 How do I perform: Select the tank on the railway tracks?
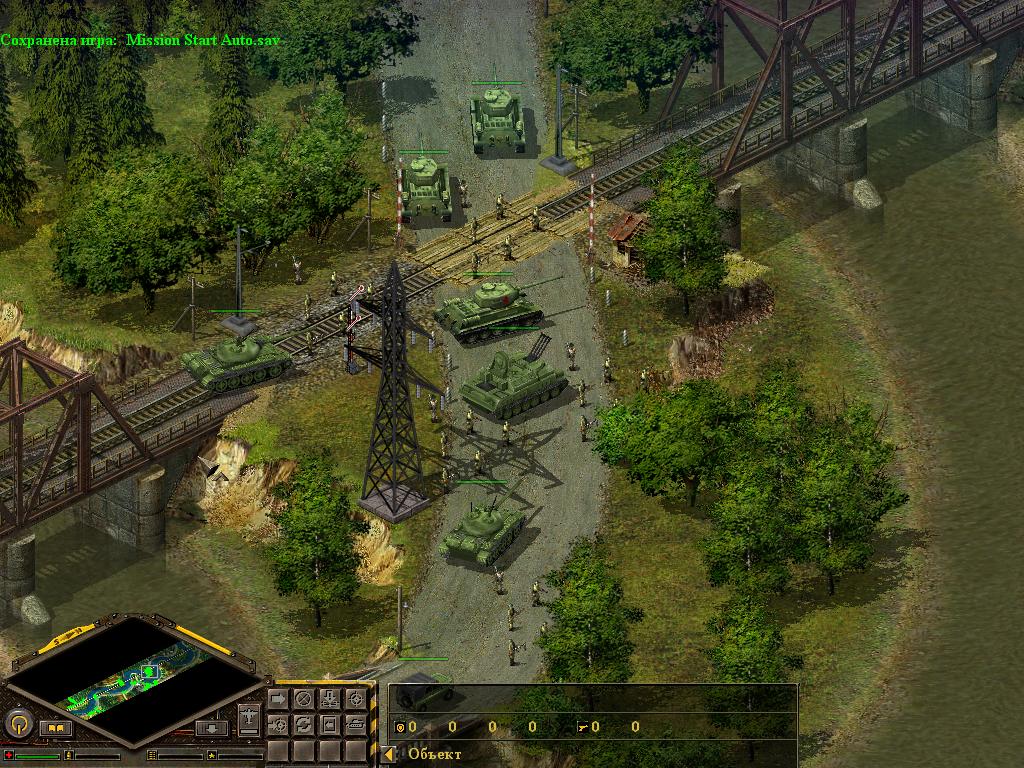[236, 360]
